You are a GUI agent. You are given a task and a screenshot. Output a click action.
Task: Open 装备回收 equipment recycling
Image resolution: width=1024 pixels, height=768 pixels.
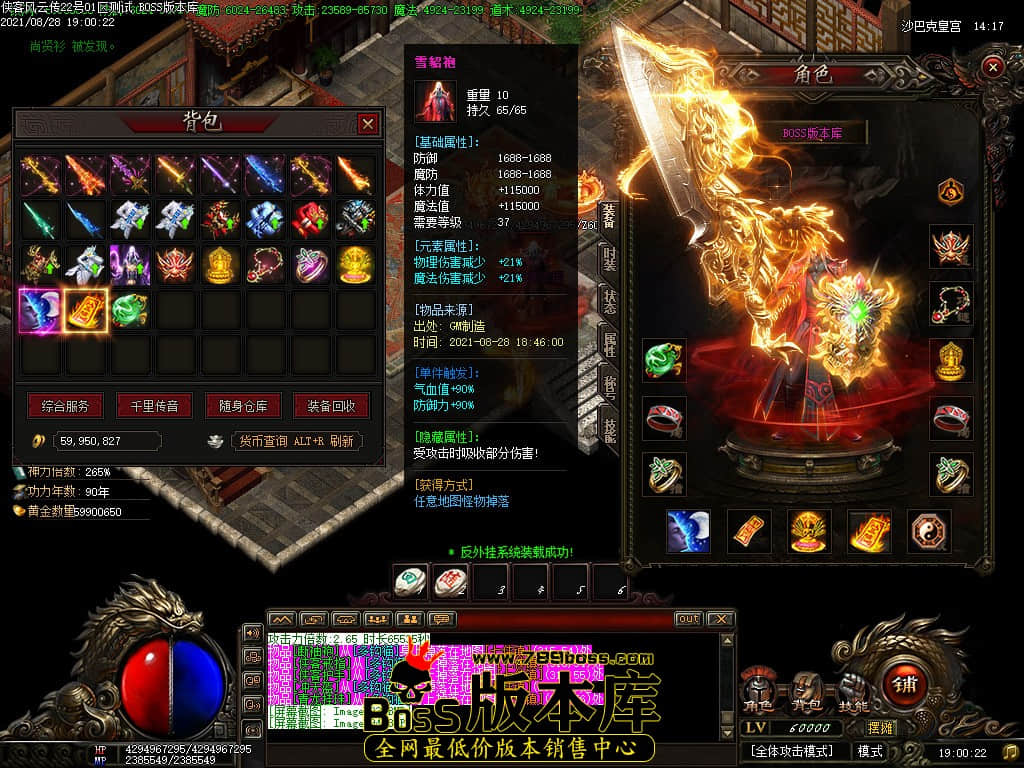[331, 406]
